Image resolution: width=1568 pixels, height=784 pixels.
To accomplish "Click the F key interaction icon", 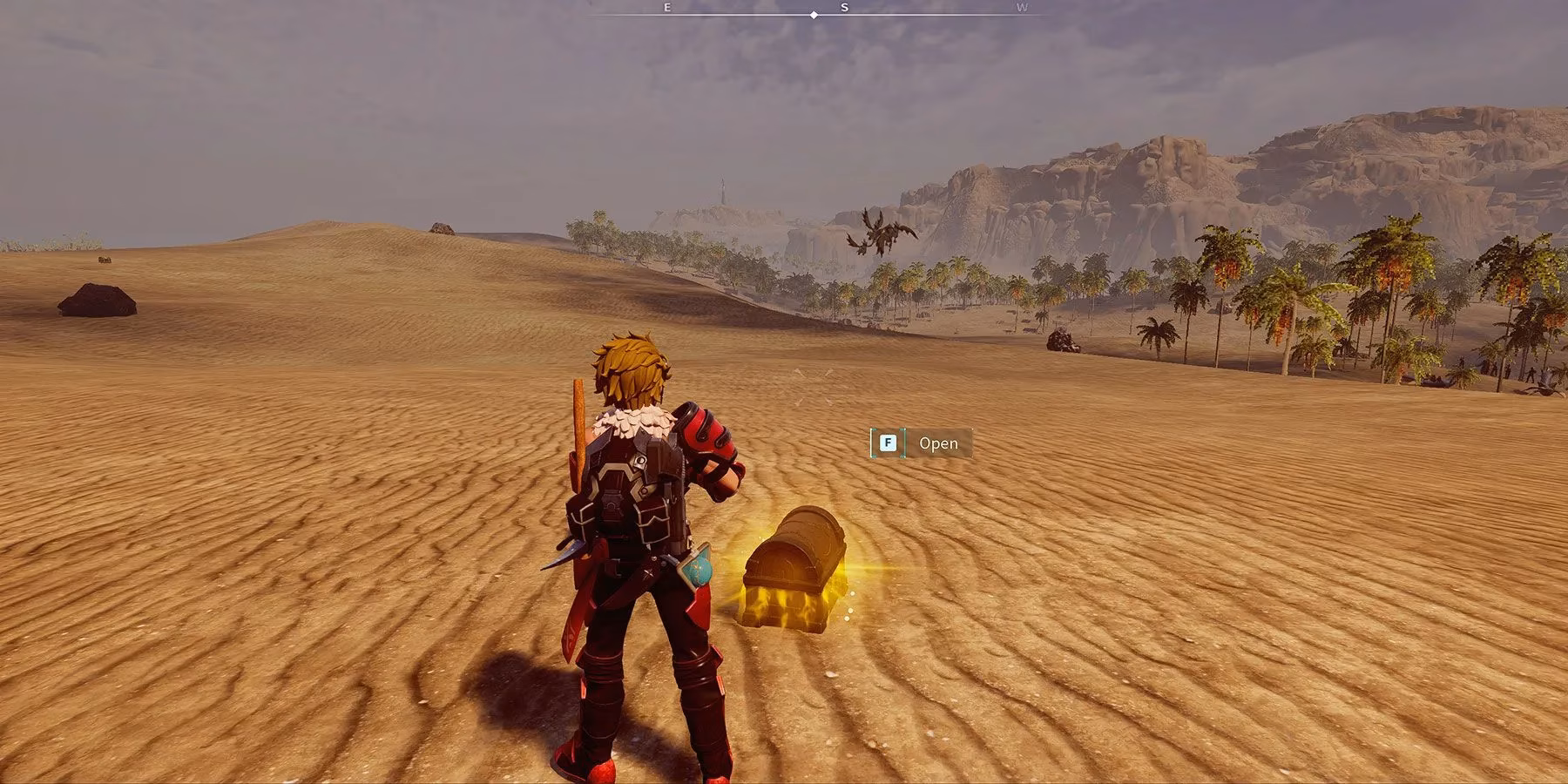I will pyautogui.click(x=886, y=443).
